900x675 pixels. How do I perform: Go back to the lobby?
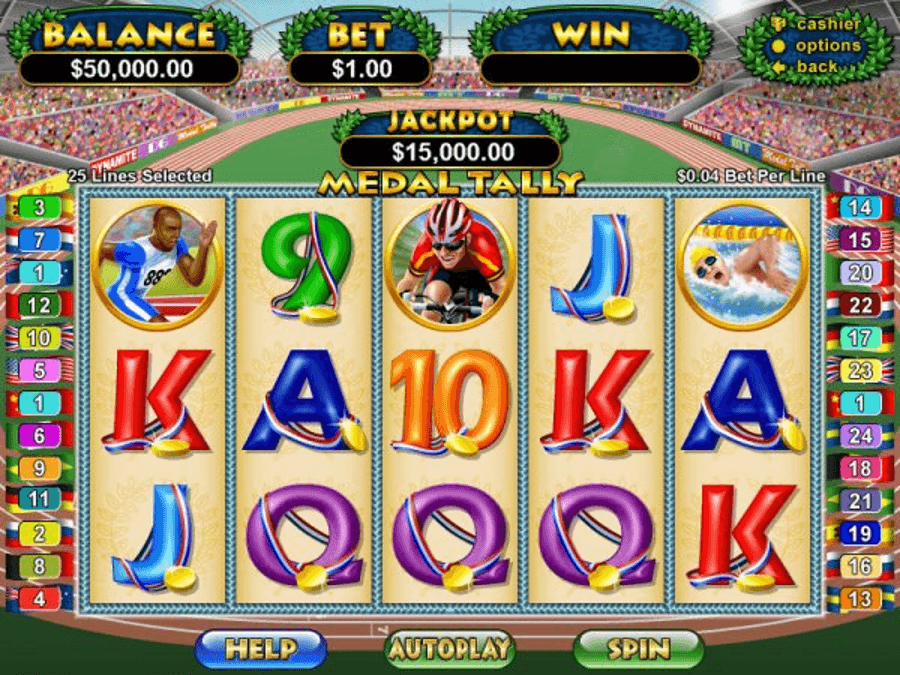pyautogui.click(x=817, y=66)
